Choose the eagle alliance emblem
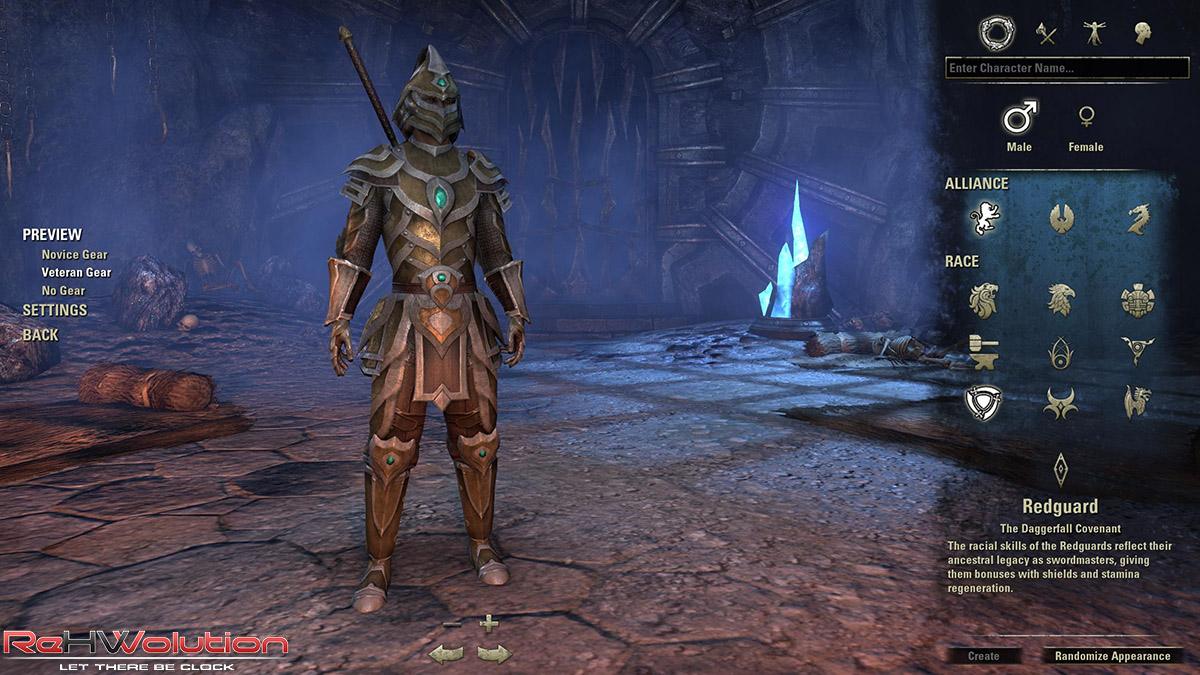 point(1061,217)
